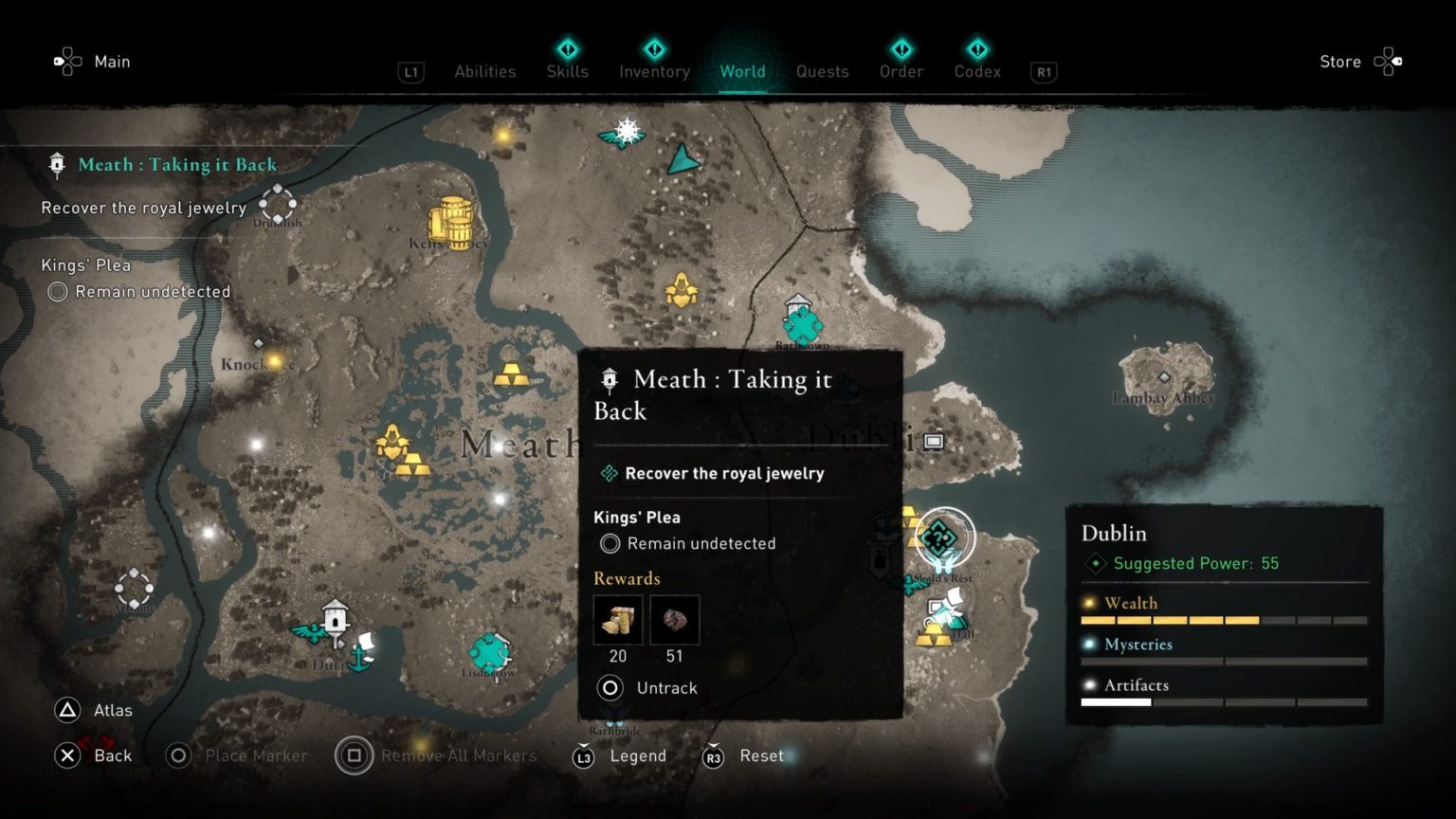Select Remain undetected under Kings' Plea top left
1456x819 pixels.
click(x=57, y=292)
